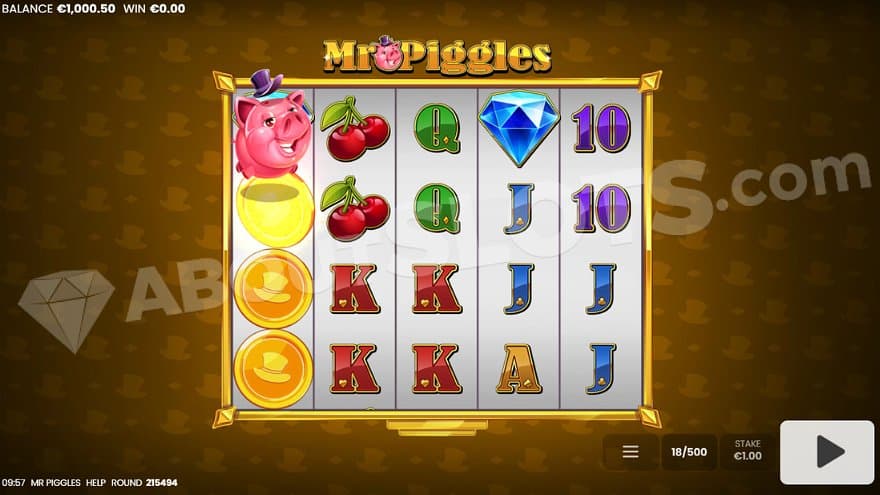Change the stake amount
The width and height of the screenshot is (880, 495).
[747, 450]
